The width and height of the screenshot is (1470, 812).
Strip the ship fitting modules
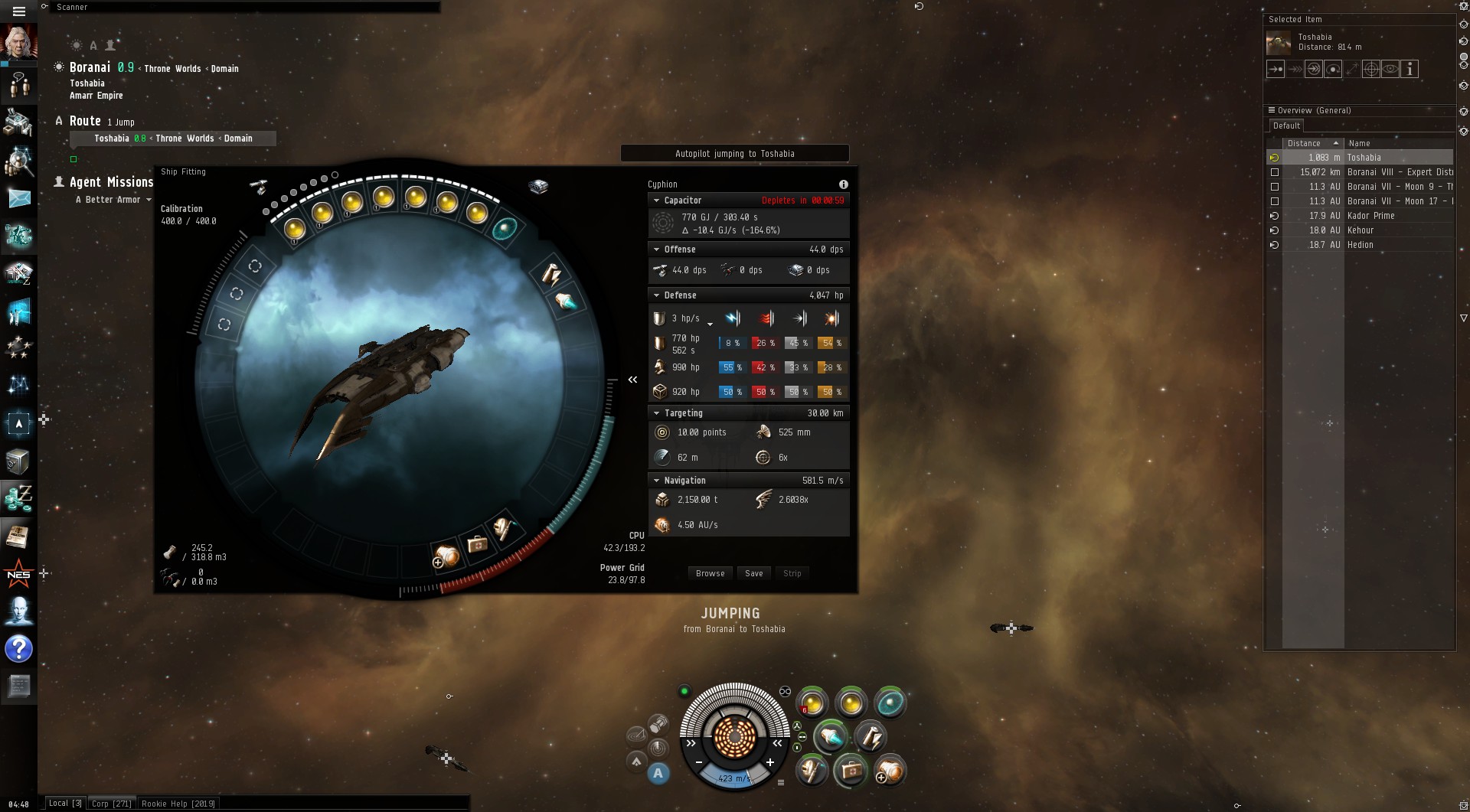[x=792, y=573]
